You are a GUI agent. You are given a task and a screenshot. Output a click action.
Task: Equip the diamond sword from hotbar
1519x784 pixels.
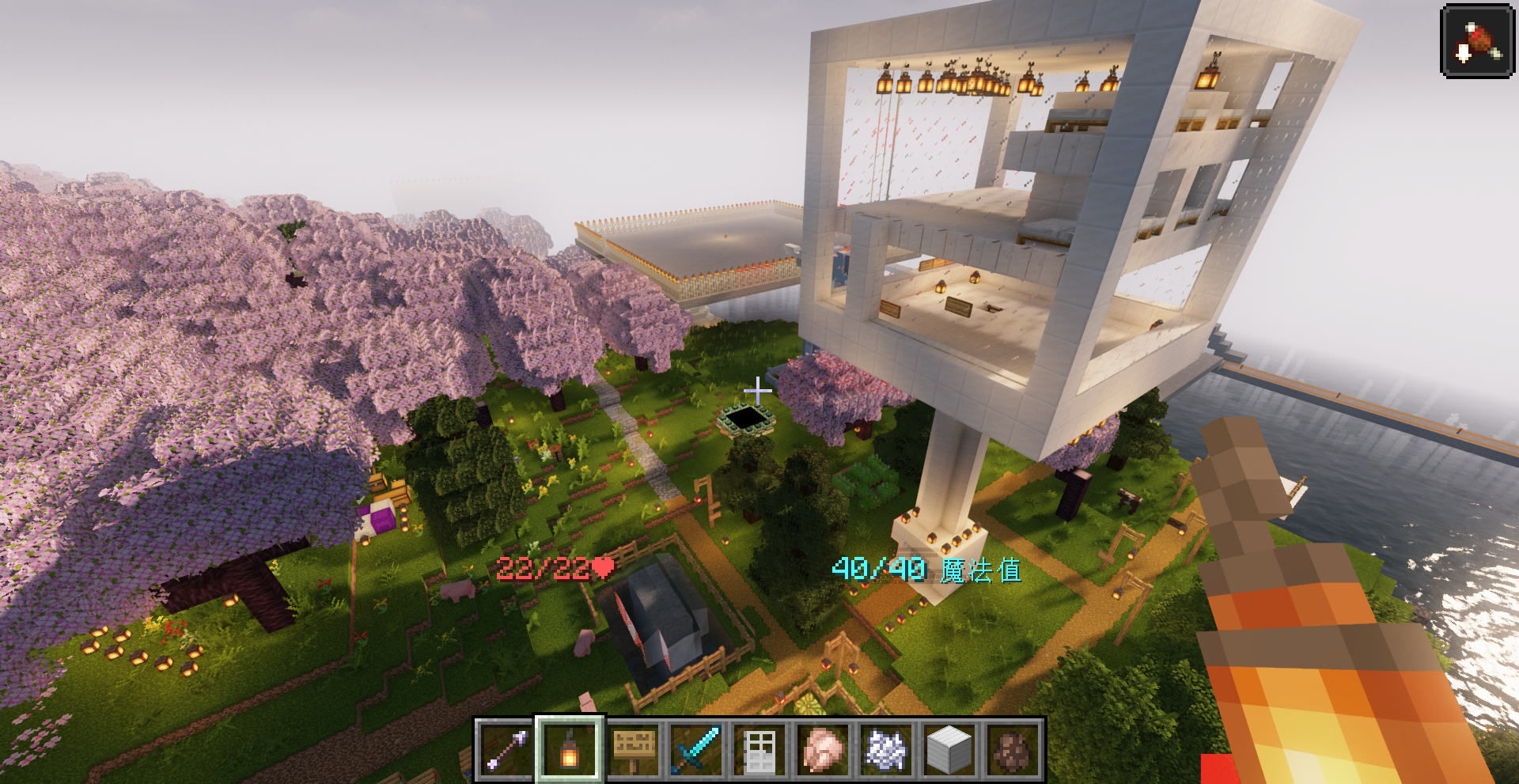pos(697,749)
